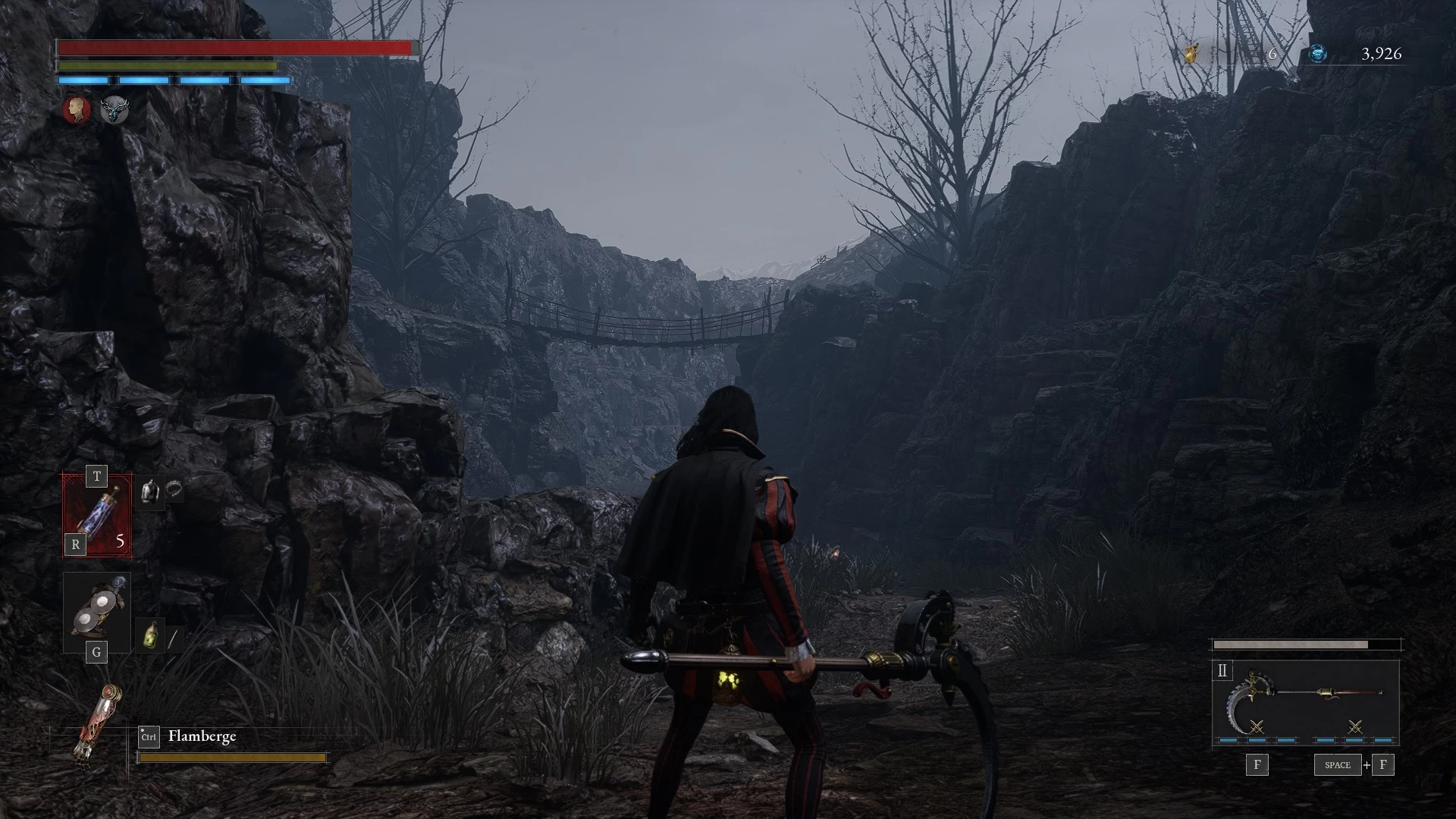Select the Pulse Cell belt slot

click(x=97, y=516)
